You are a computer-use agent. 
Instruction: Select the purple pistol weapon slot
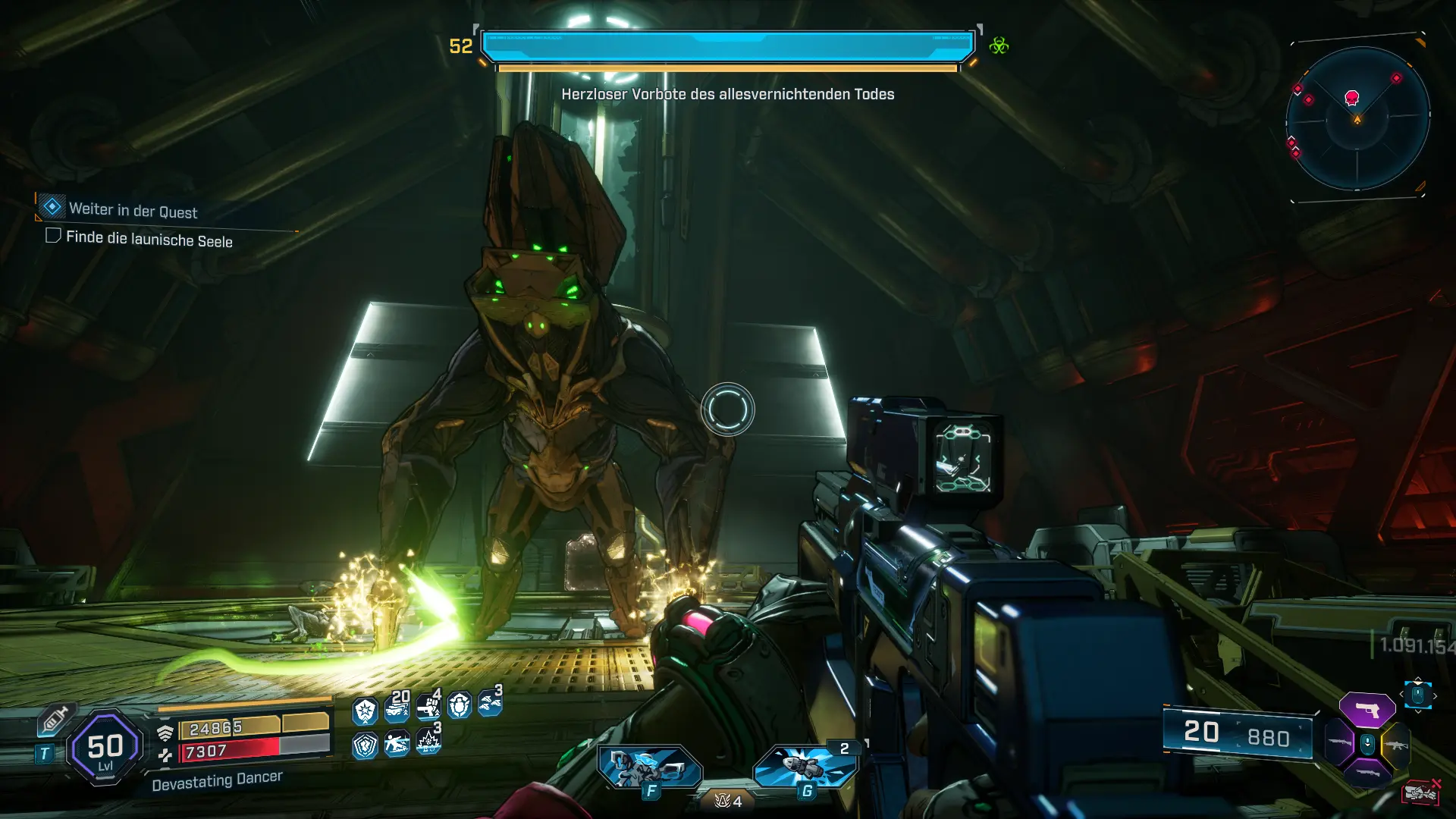coord(1367,711)
